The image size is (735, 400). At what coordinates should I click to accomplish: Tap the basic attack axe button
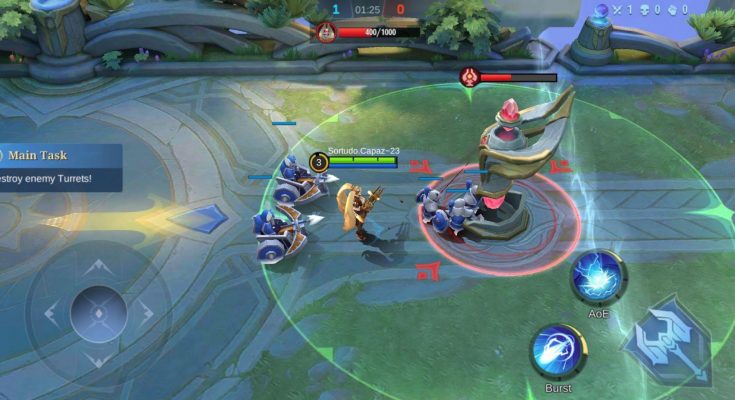pos(667,341)
